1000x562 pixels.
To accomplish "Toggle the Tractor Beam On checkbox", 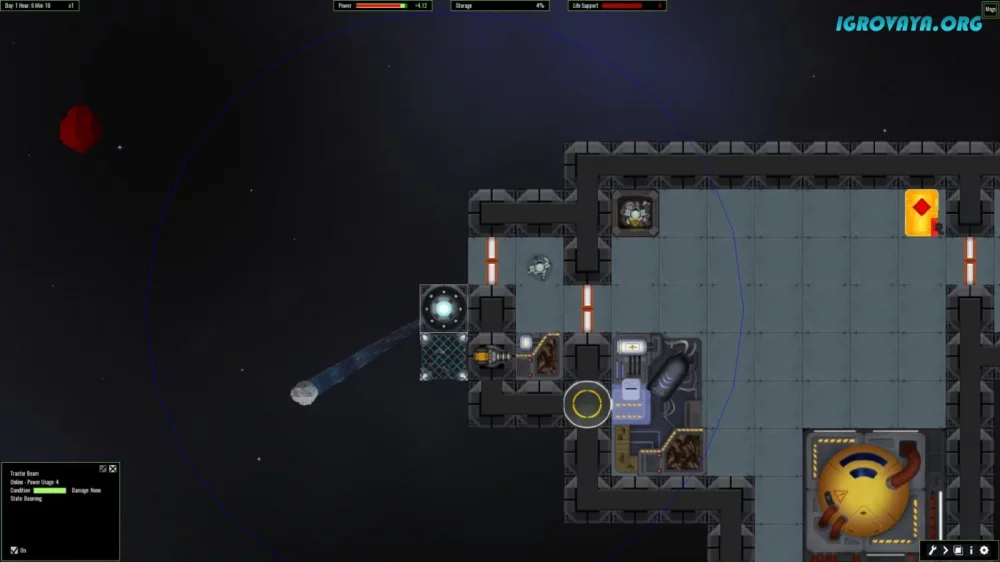I will tap(14, 550).
